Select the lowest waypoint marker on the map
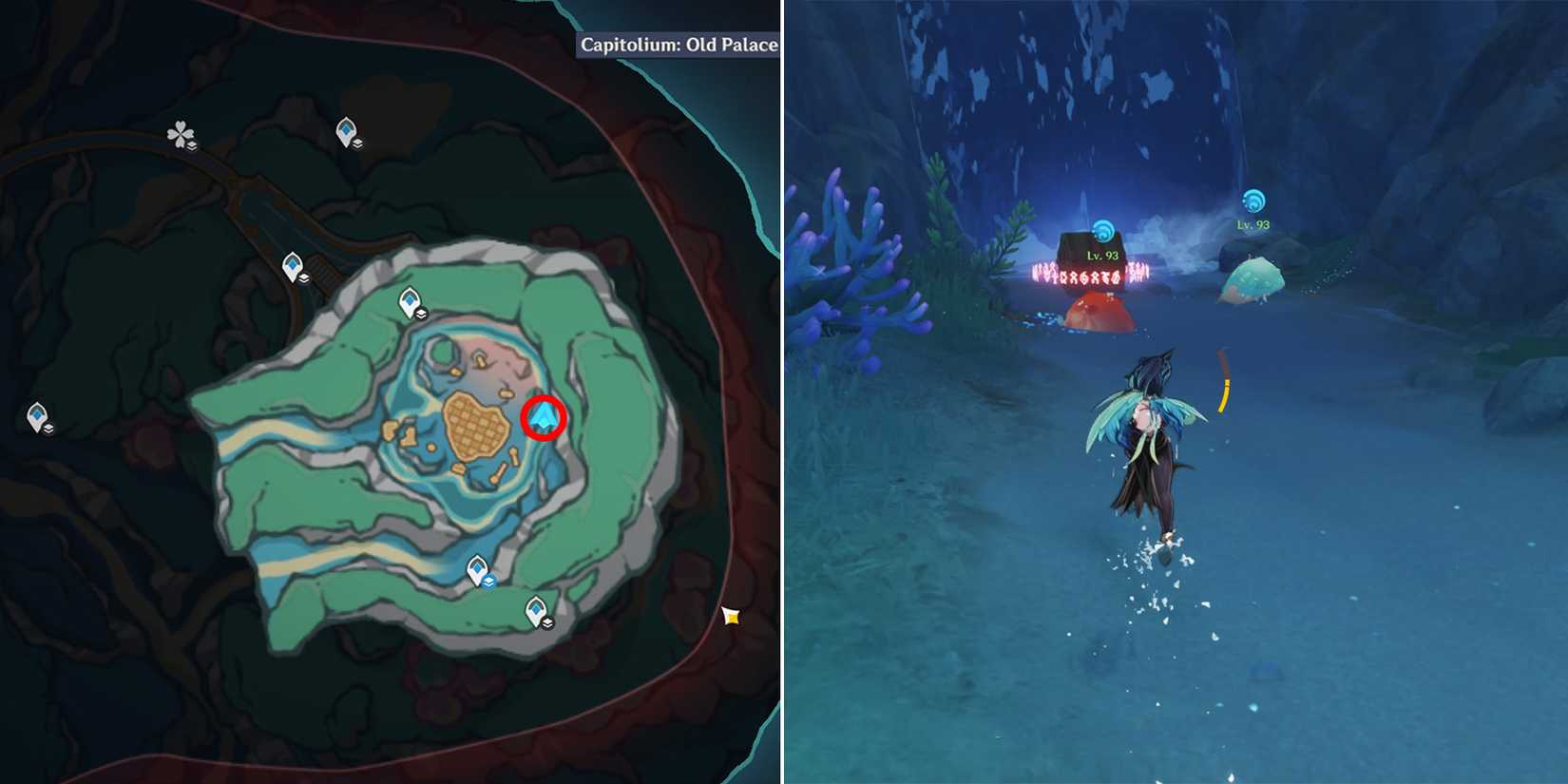Viewport: 1568px width, 784px height. pyautogui.click(x=538, y=608)
